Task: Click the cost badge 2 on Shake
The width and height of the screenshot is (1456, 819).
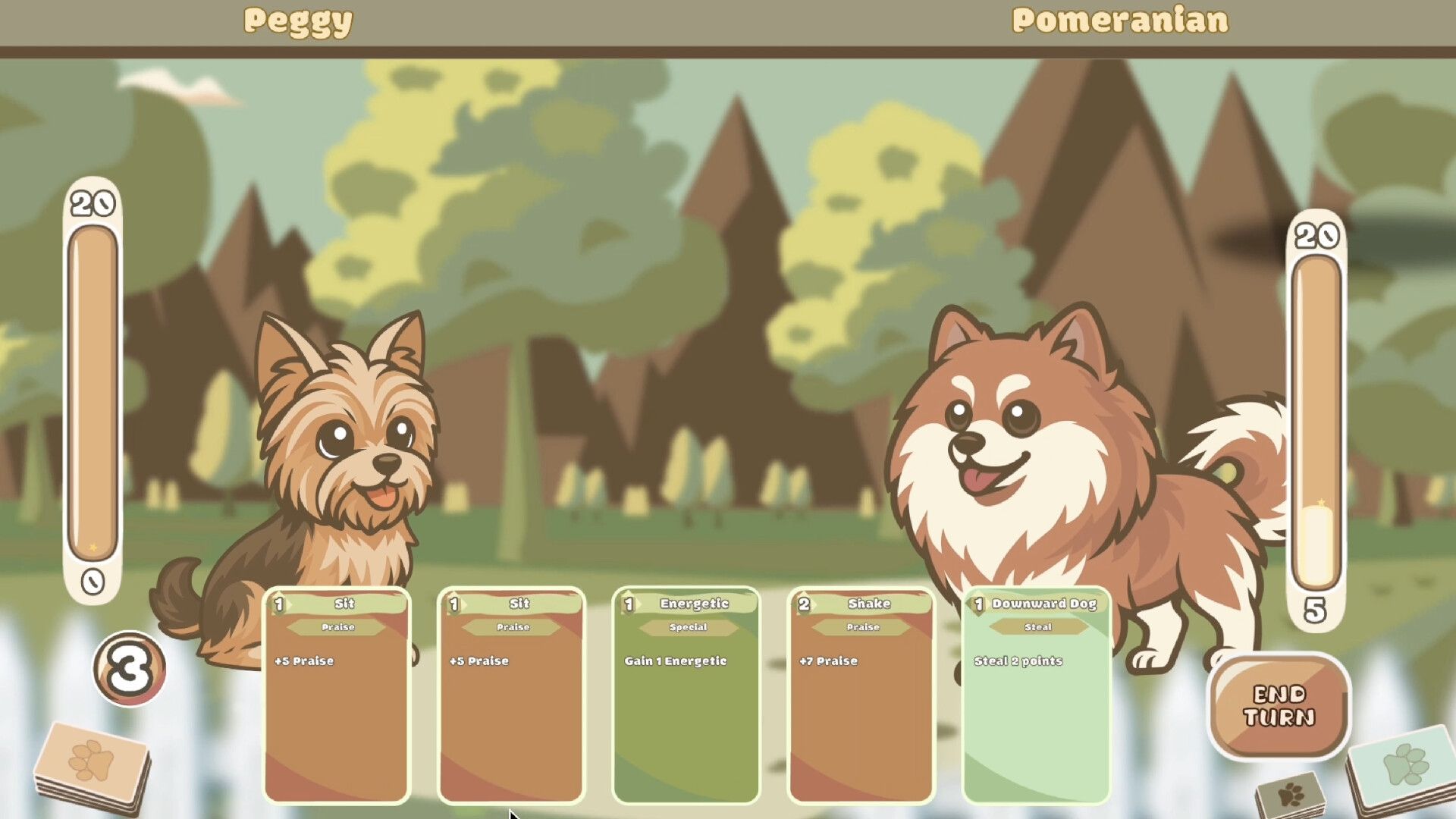Action: [804, 604]
